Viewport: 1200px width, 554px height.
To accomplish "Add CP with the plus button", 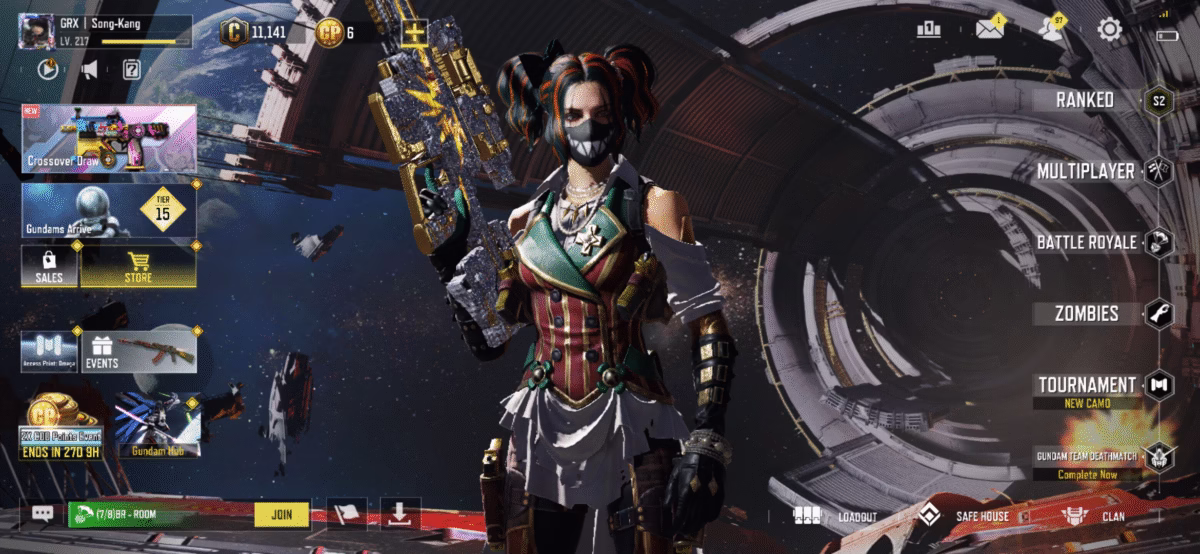I will (414, 32).
